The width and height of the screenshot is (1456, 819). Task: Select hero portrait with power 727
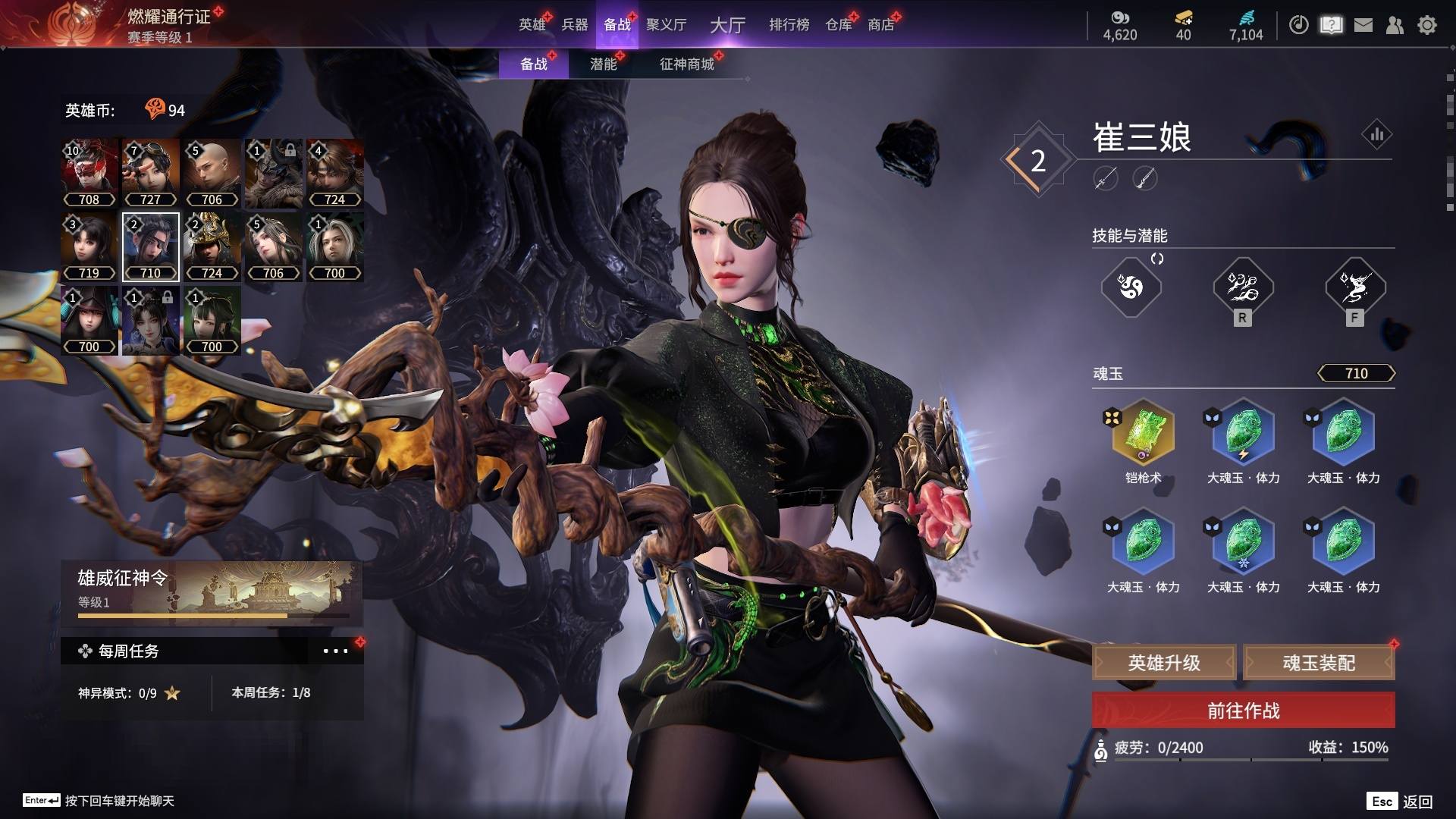pos(150,173)
